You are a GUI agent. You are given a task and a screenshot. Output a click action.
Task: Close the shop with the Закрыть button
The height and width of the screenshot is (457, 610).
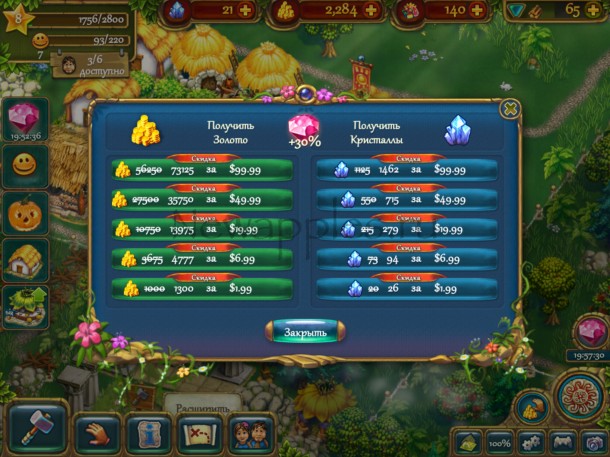(305, 332)
